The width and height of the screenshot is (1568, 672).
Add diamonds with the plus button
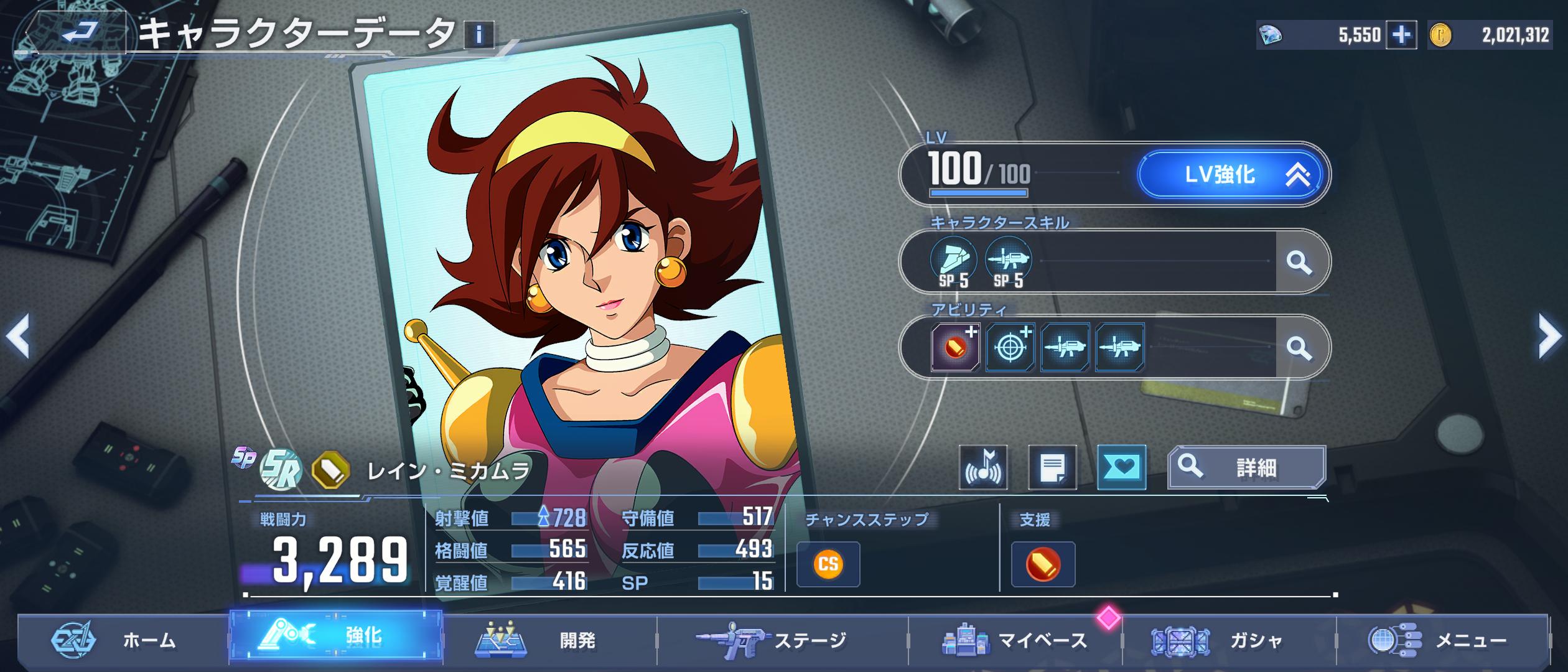1401,35
